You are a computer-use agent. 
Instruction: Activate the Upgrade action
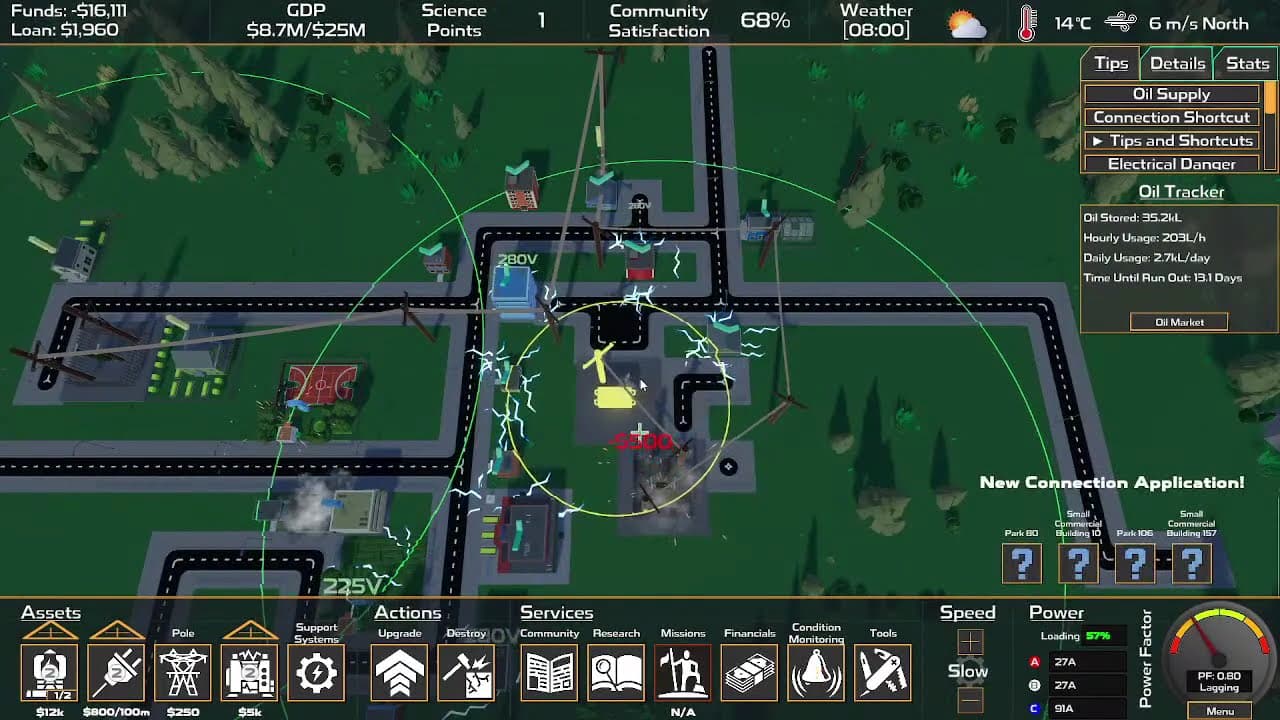pyautogui.click(x=399, y=673)
